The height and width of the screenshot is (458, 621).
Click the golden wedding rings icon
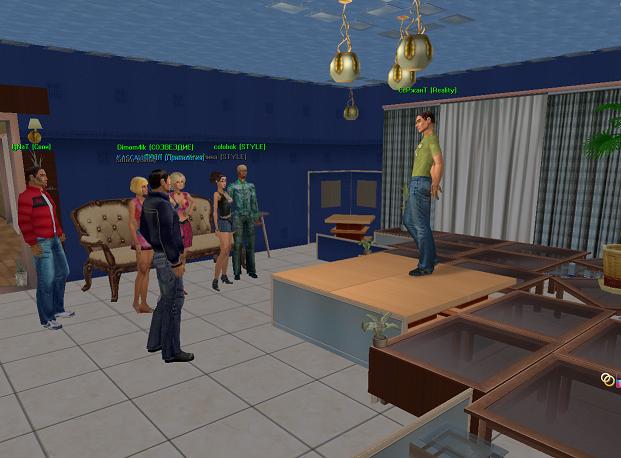[x=607, y=378]
